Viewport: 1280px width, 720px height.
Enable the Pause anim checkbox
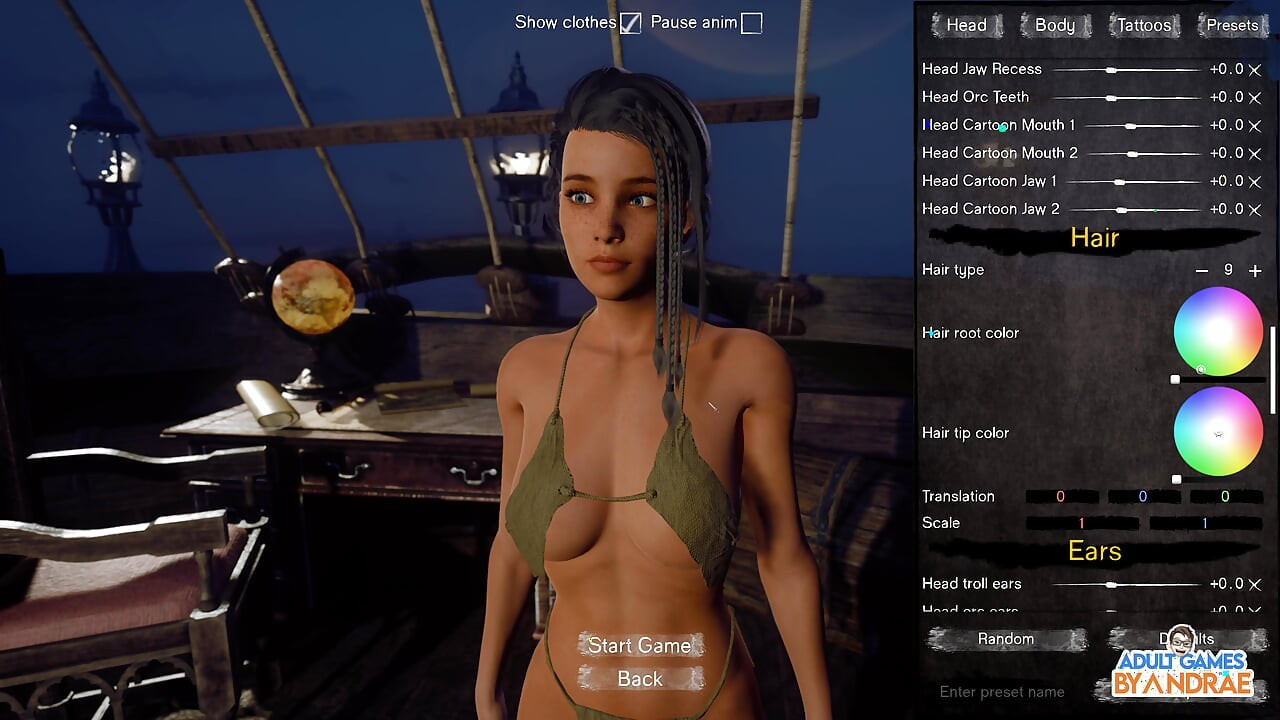click(x=750, y=21)
